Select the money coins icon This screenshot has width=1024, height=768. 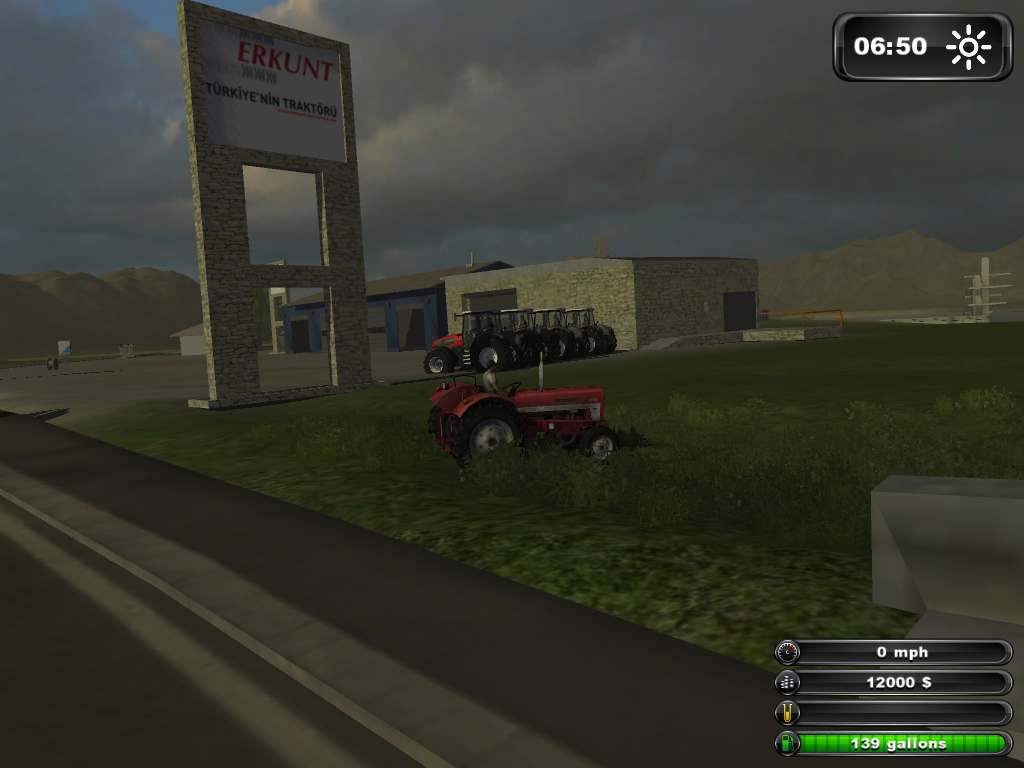click(x=788, y=683)
